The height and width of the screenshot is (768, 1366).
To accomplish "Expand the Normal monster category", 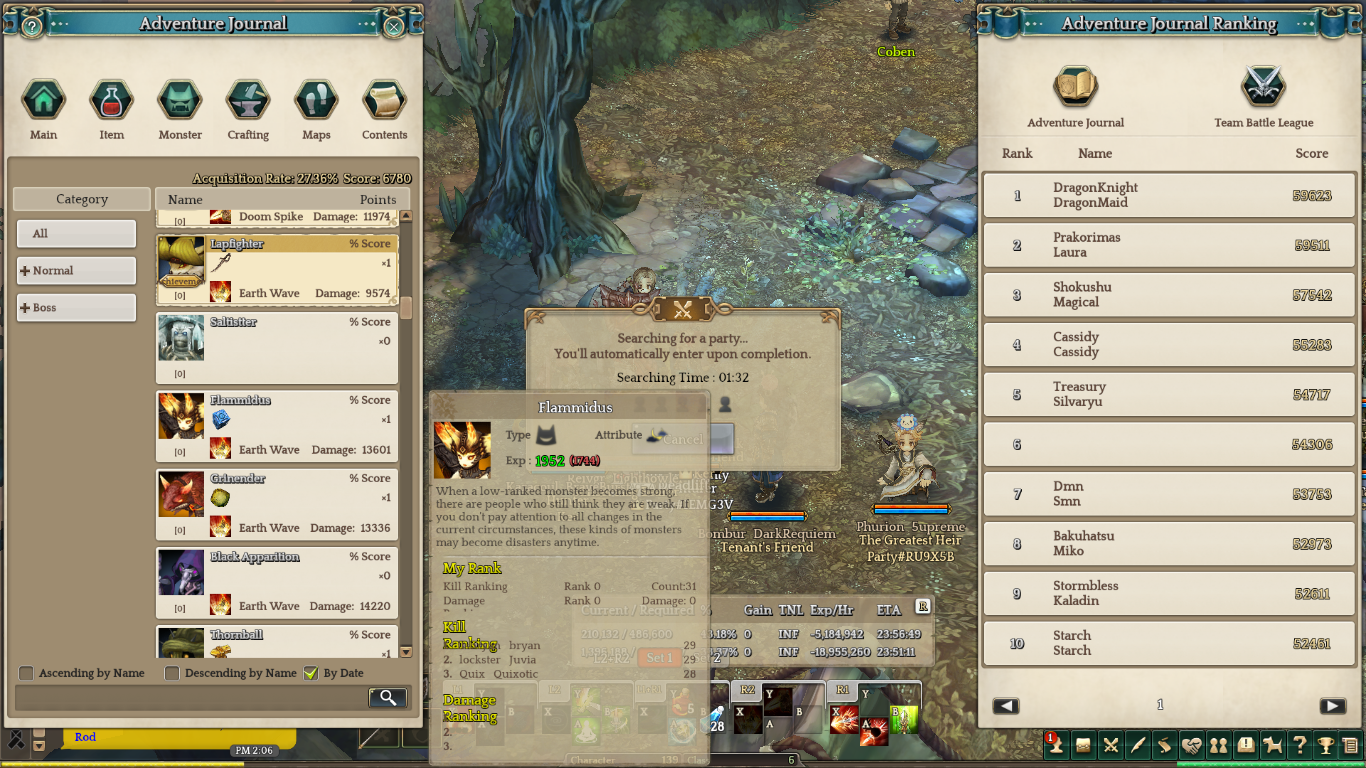I will click(x=76, y=270).
